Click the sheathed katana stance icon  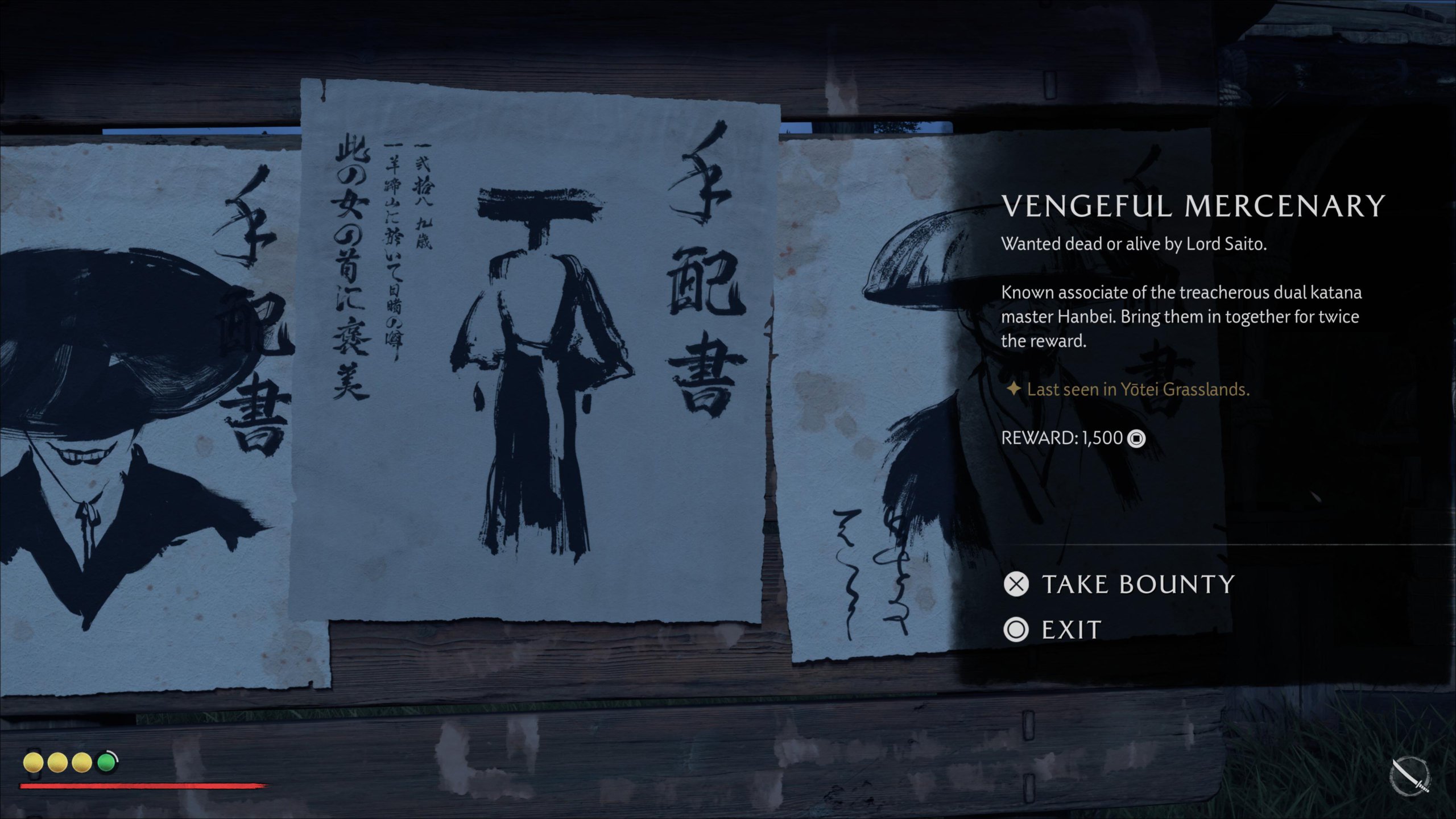(x=1409, y=776)
